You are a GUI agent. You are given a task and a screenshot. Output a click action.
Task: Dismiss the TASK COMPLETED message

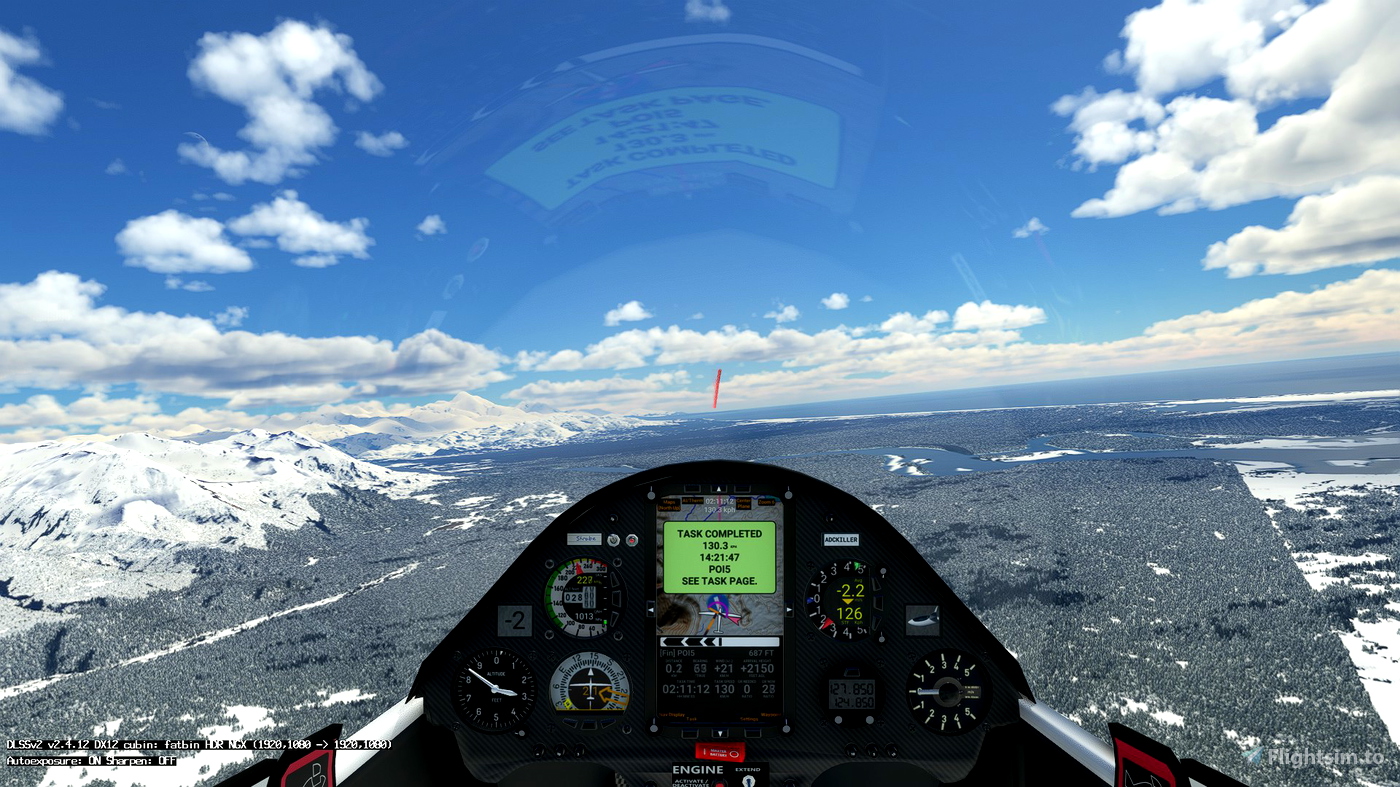pos(719,556)
